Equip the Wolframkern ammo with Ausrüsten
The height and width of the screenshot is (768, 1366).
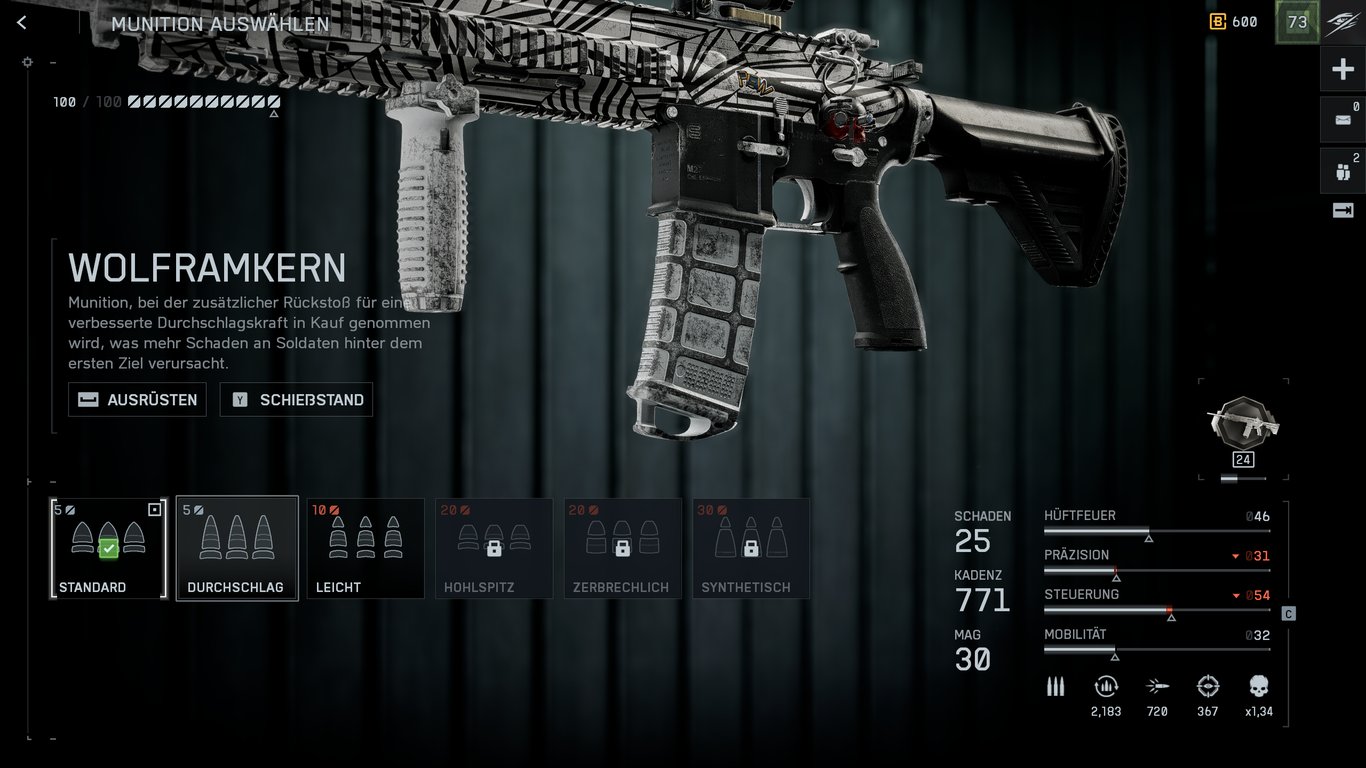(137, 400)
